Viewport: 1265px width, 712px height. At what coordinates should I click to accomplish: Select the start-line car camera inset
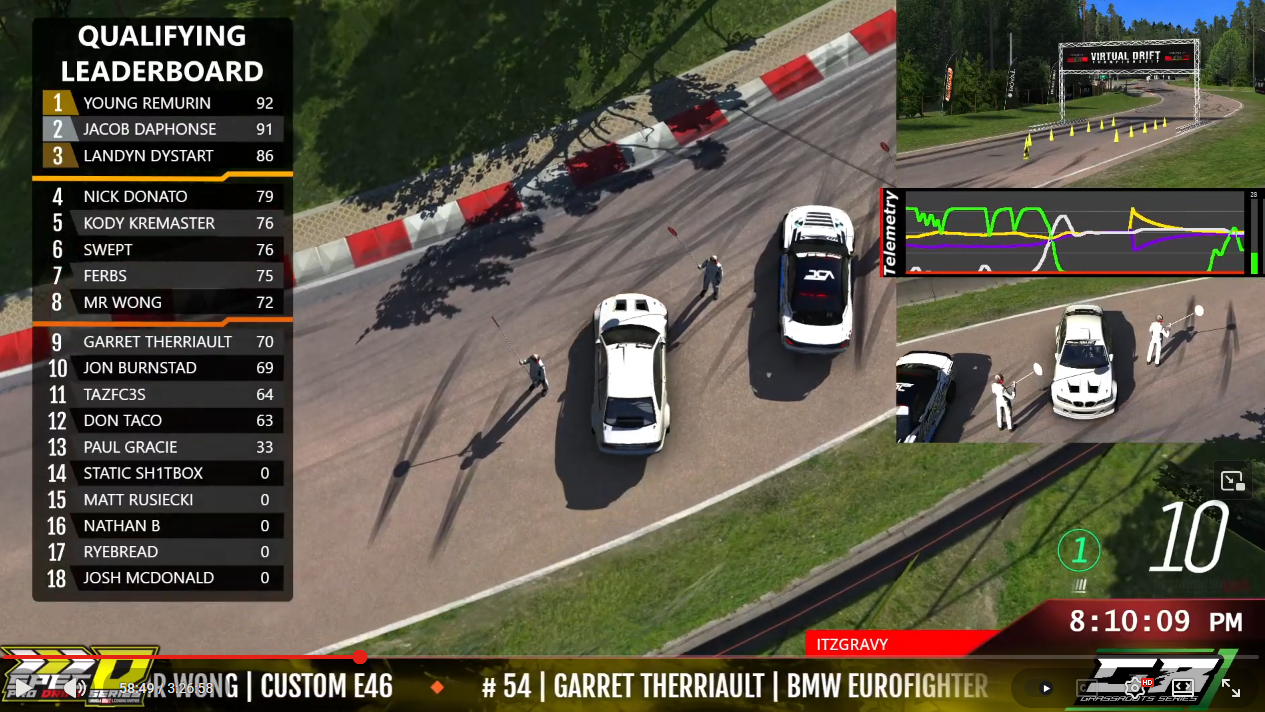pos(1080,360)
